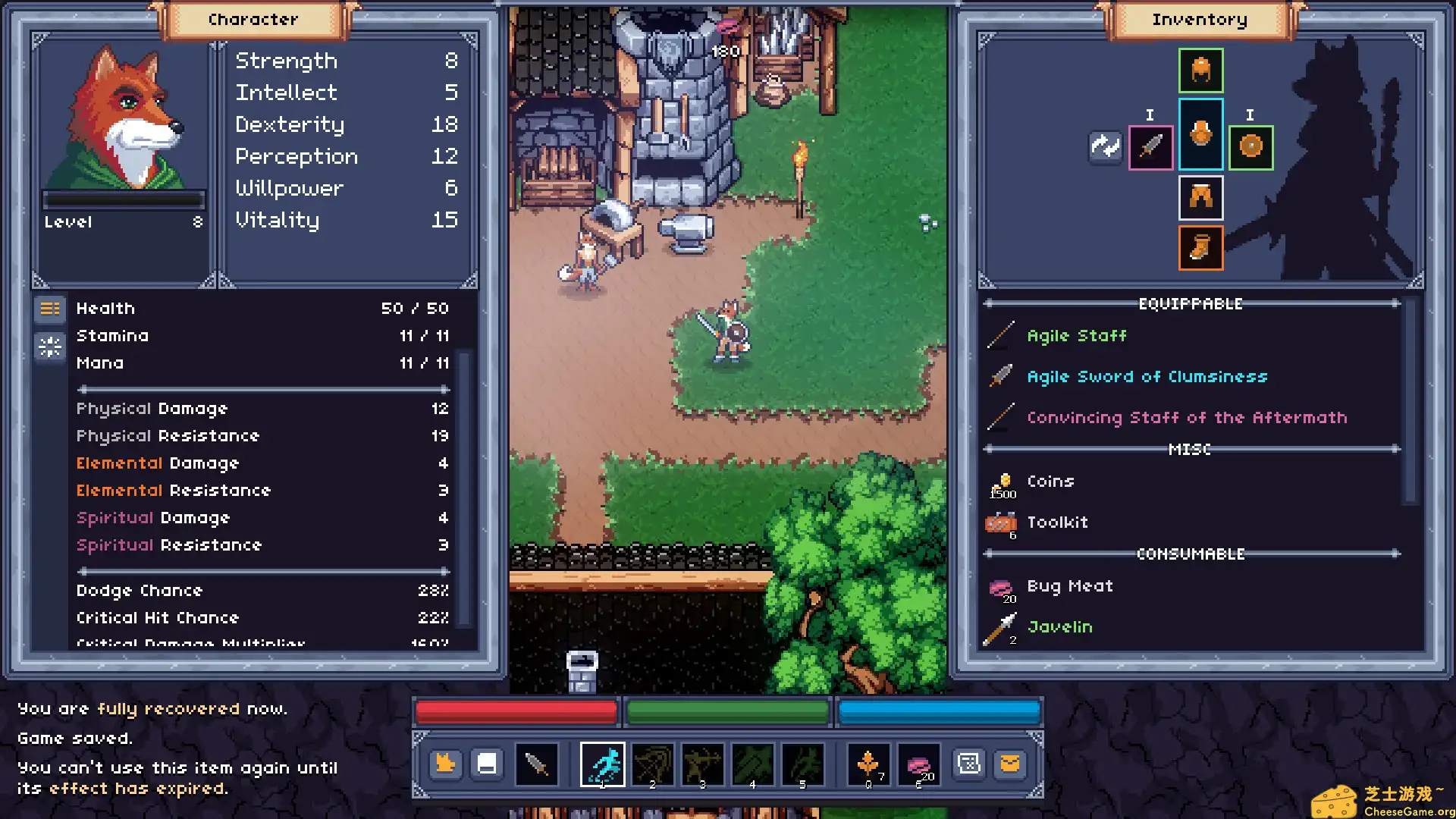This screenshot has width=1456, height=819.
Task: Show the list view of character stats
Action: pos(50,309)
